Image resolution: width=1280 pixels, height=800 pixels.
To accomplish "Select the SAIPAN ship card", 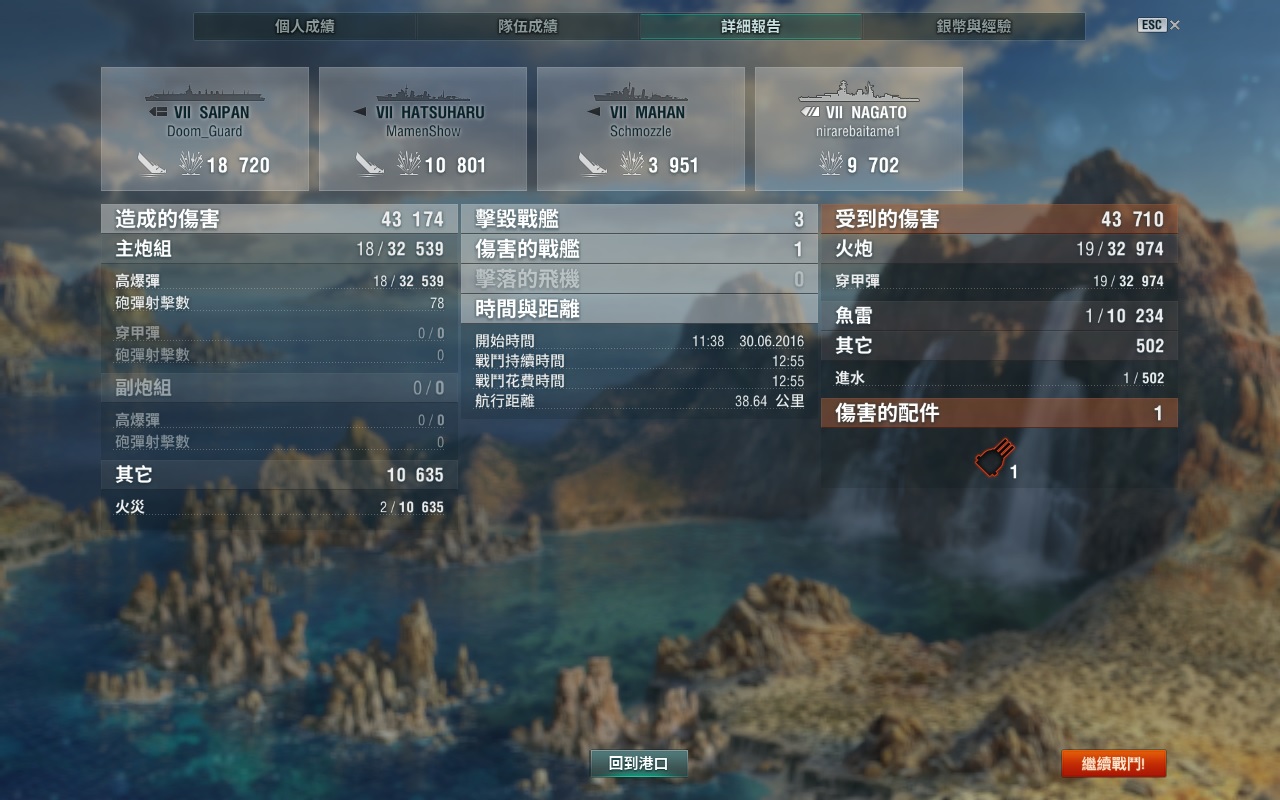I will [205, 129].
